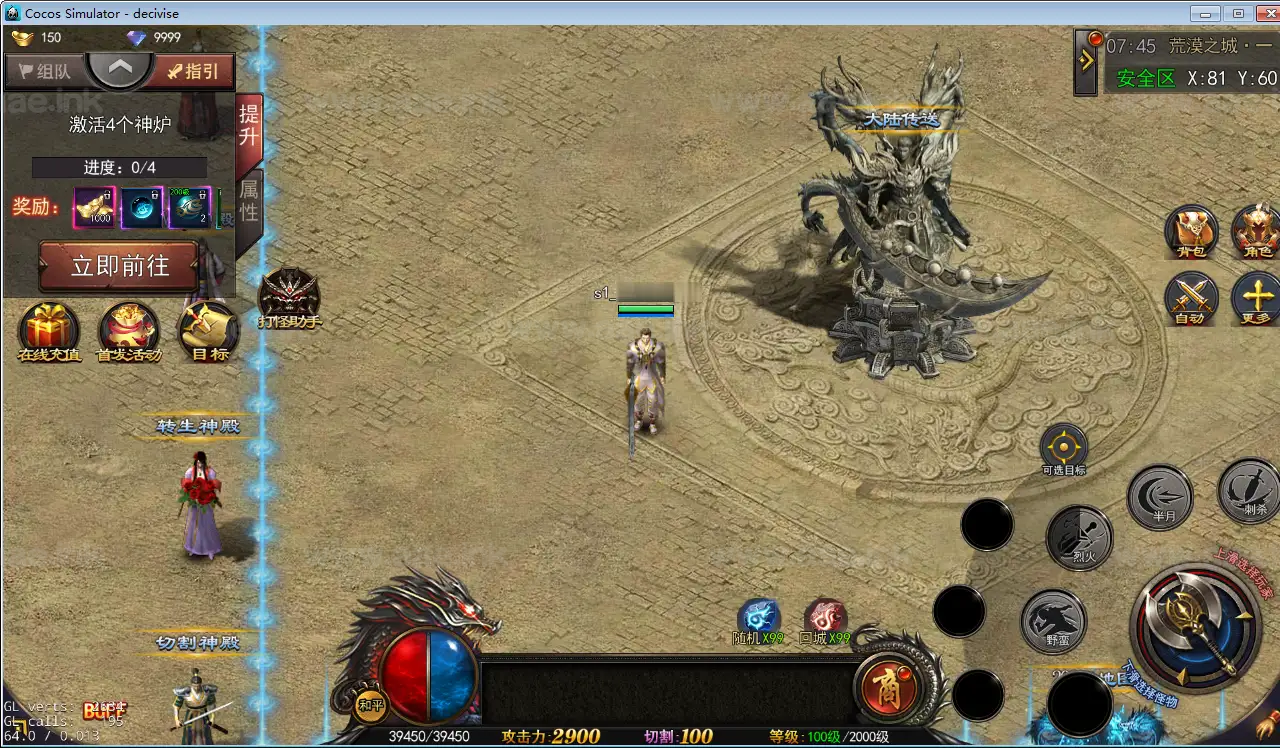
Task: Use the 烈火 fire skill
Action: tap(1080, 537)
